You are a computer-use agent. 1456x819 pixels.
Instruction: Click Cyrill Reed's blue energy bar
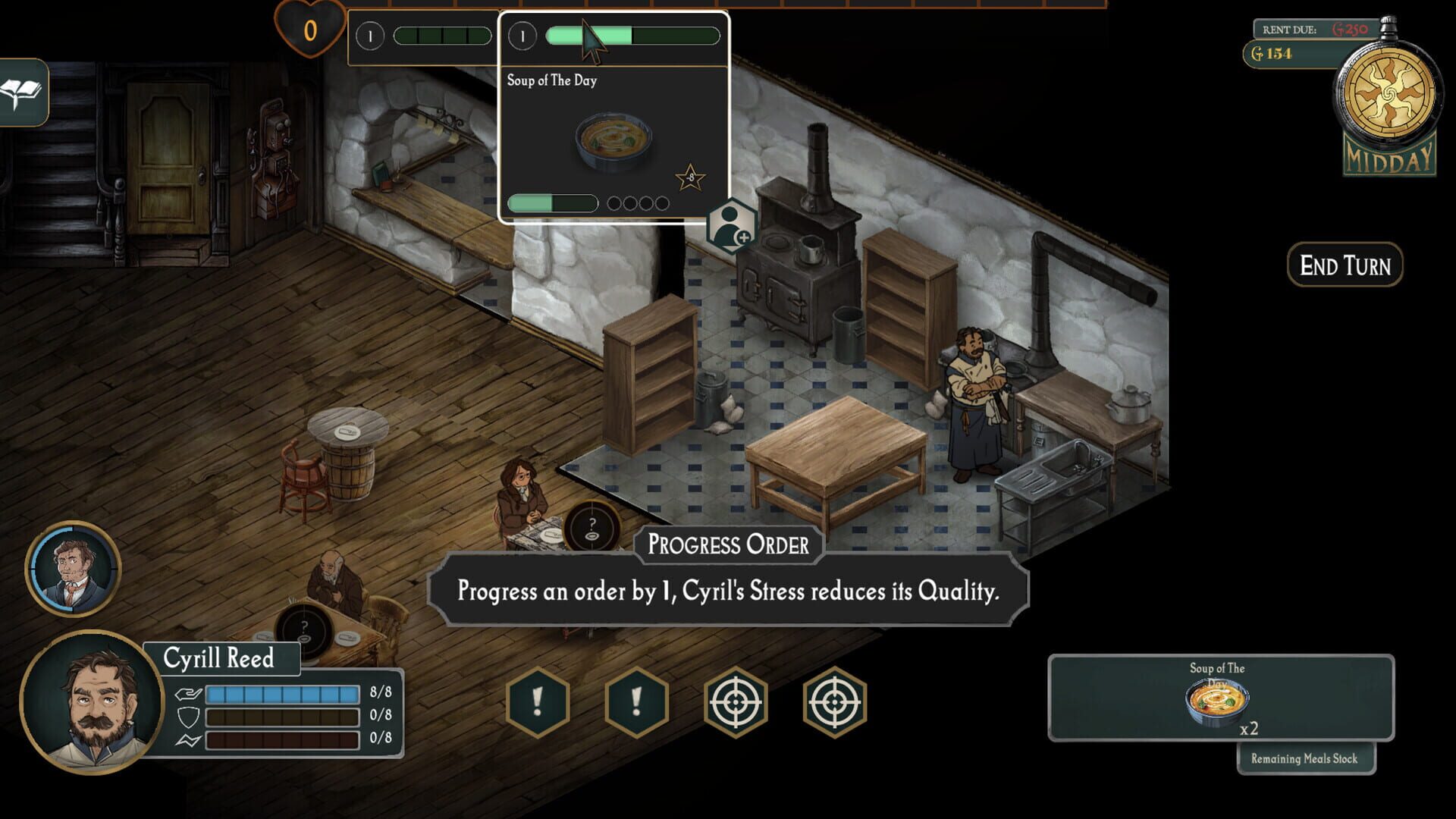point(284,692)
